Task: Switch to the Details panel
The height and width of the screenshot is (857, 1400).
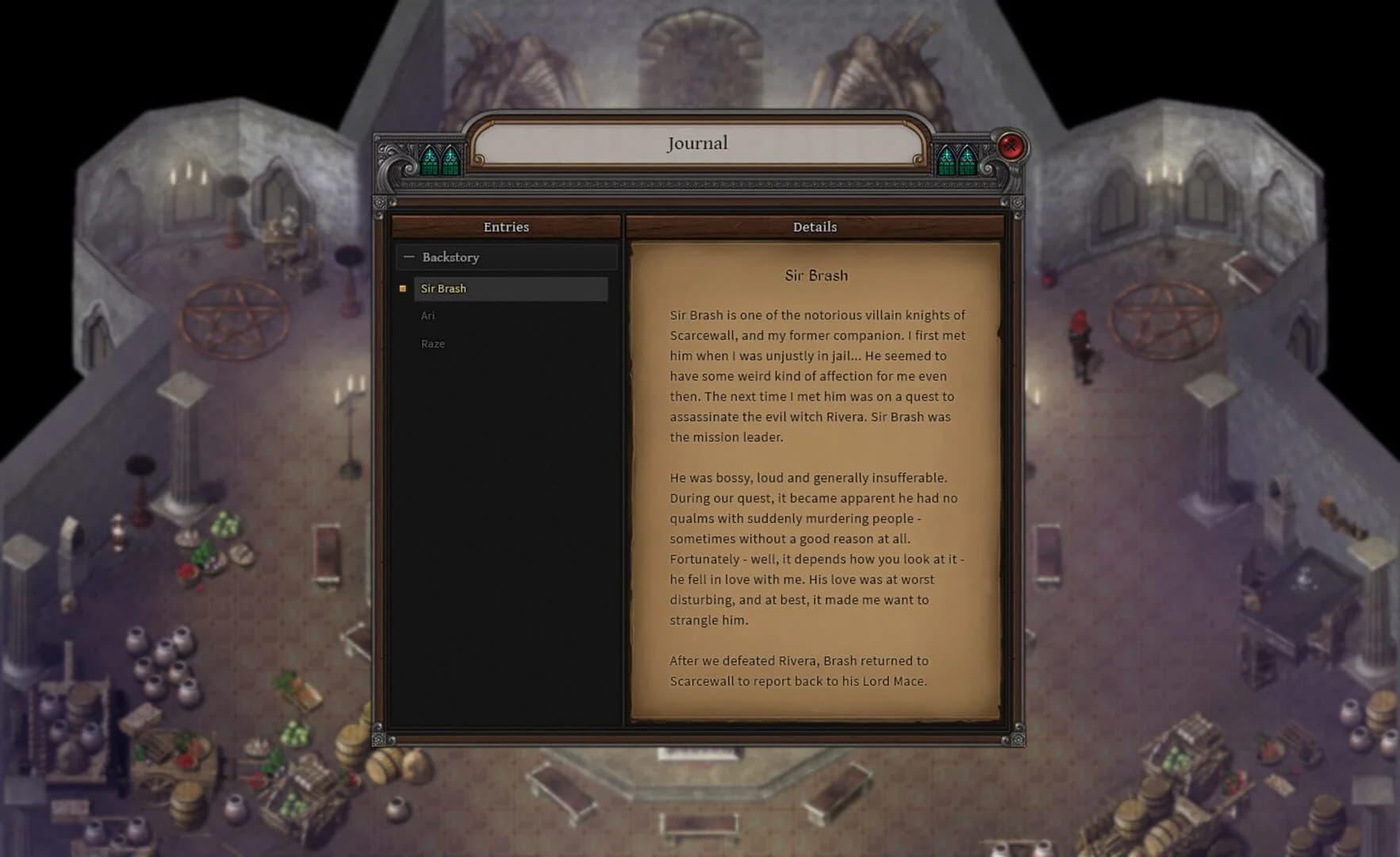Action: (815, 227)
